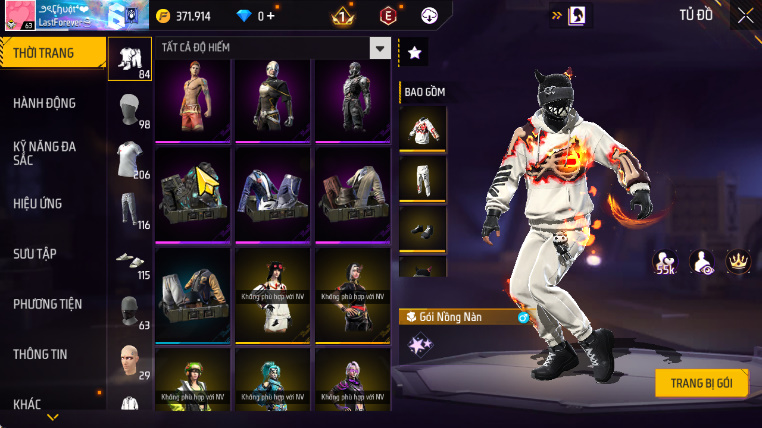Add diamonds with the plus button

pyautogui.click(x=269, y=16)
